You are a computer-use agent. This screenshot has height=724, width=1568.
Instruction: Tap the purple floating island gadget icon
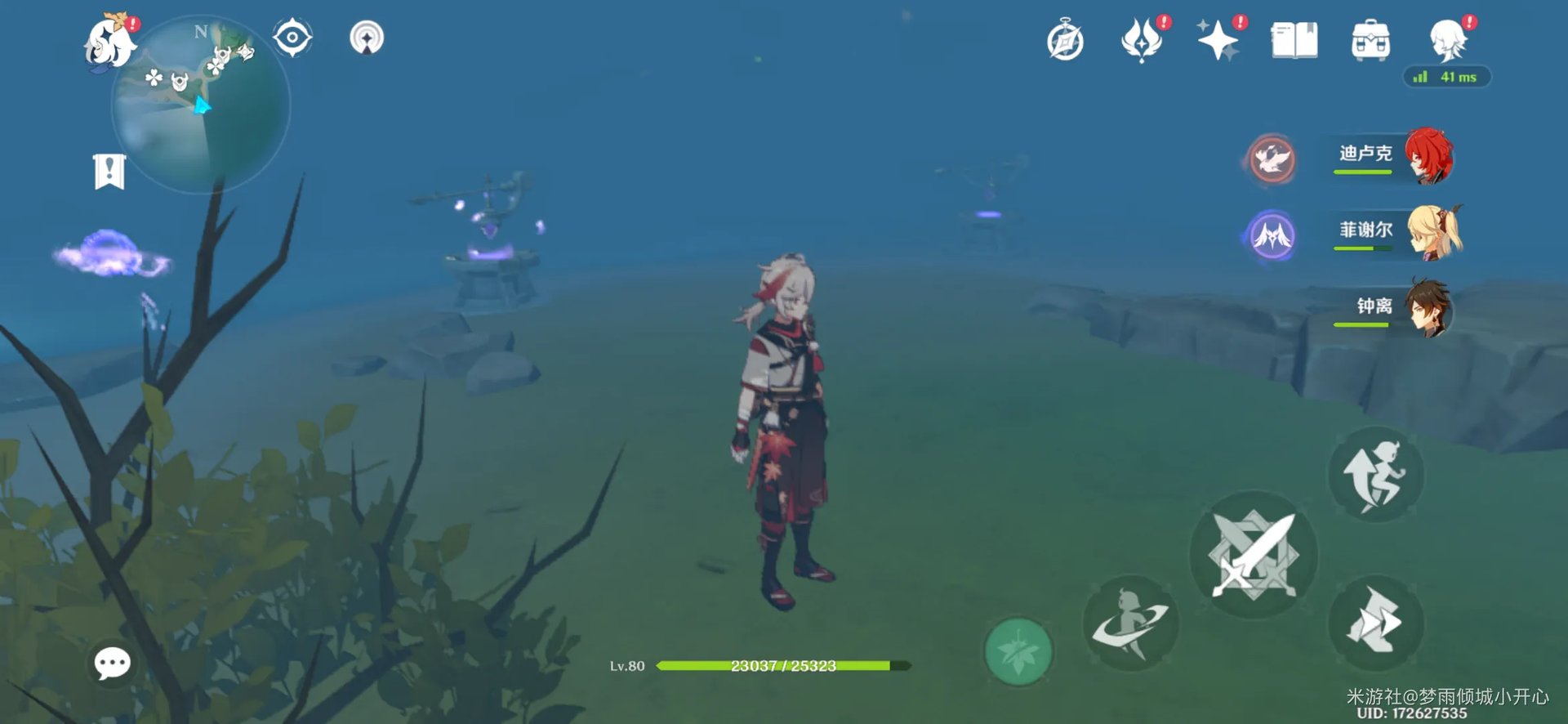click(112, 253)
